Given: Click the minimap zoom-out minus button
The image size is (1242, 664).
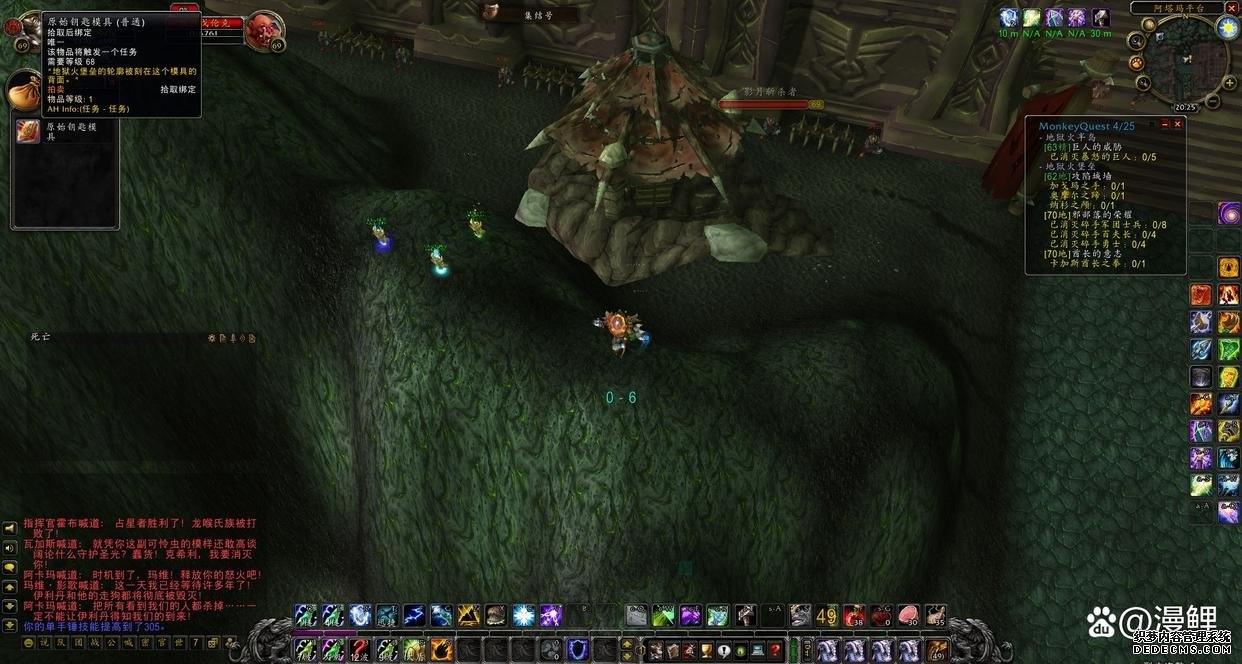Looking at the screenshot, I should [x=1213, y=100].
